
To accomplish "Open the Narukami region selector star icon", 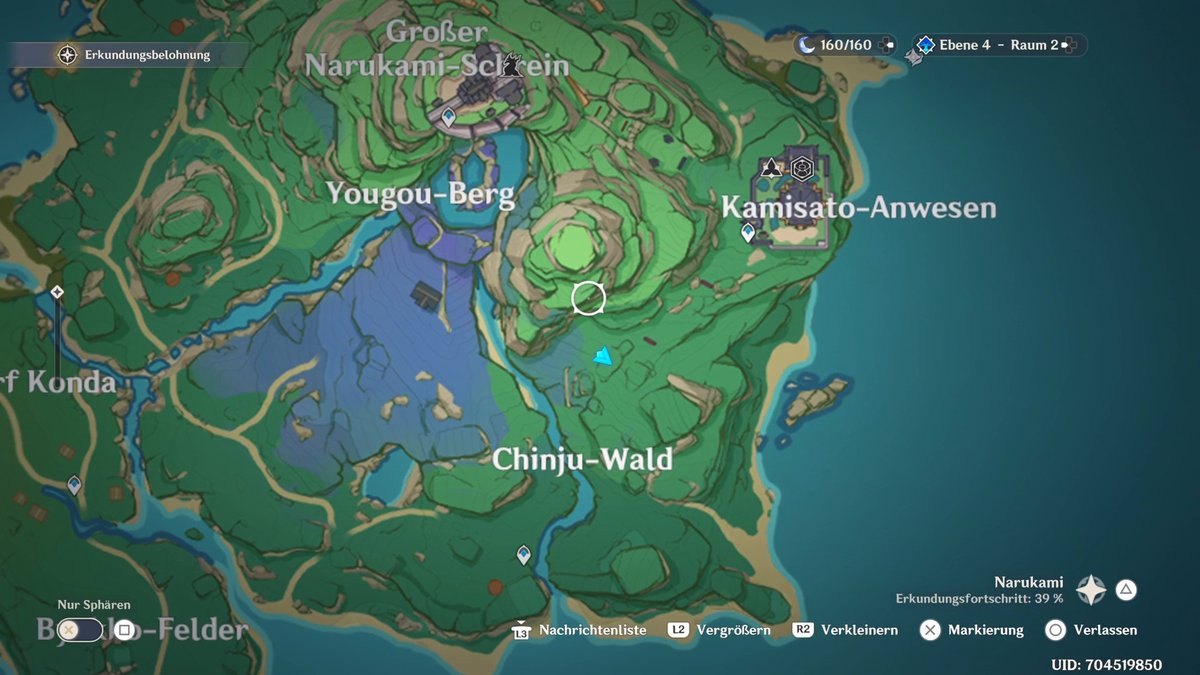I will [x=1091, y=590].
